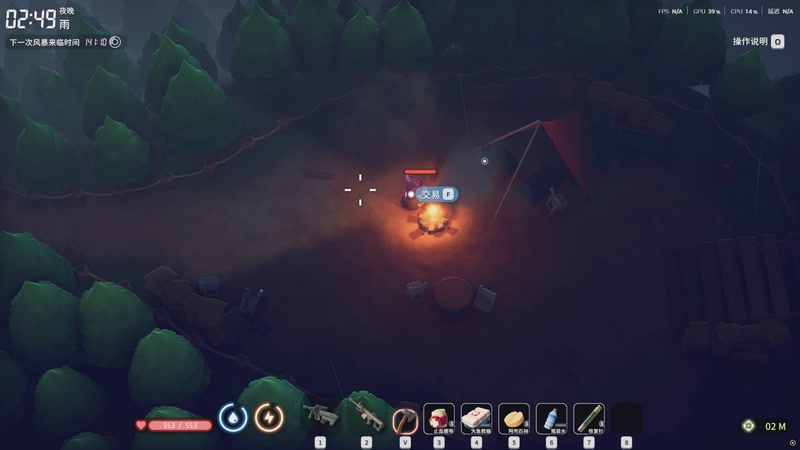Select the assault rifle in slot 1
Screen dimensions: 800x450
click(x=320, y=416)
